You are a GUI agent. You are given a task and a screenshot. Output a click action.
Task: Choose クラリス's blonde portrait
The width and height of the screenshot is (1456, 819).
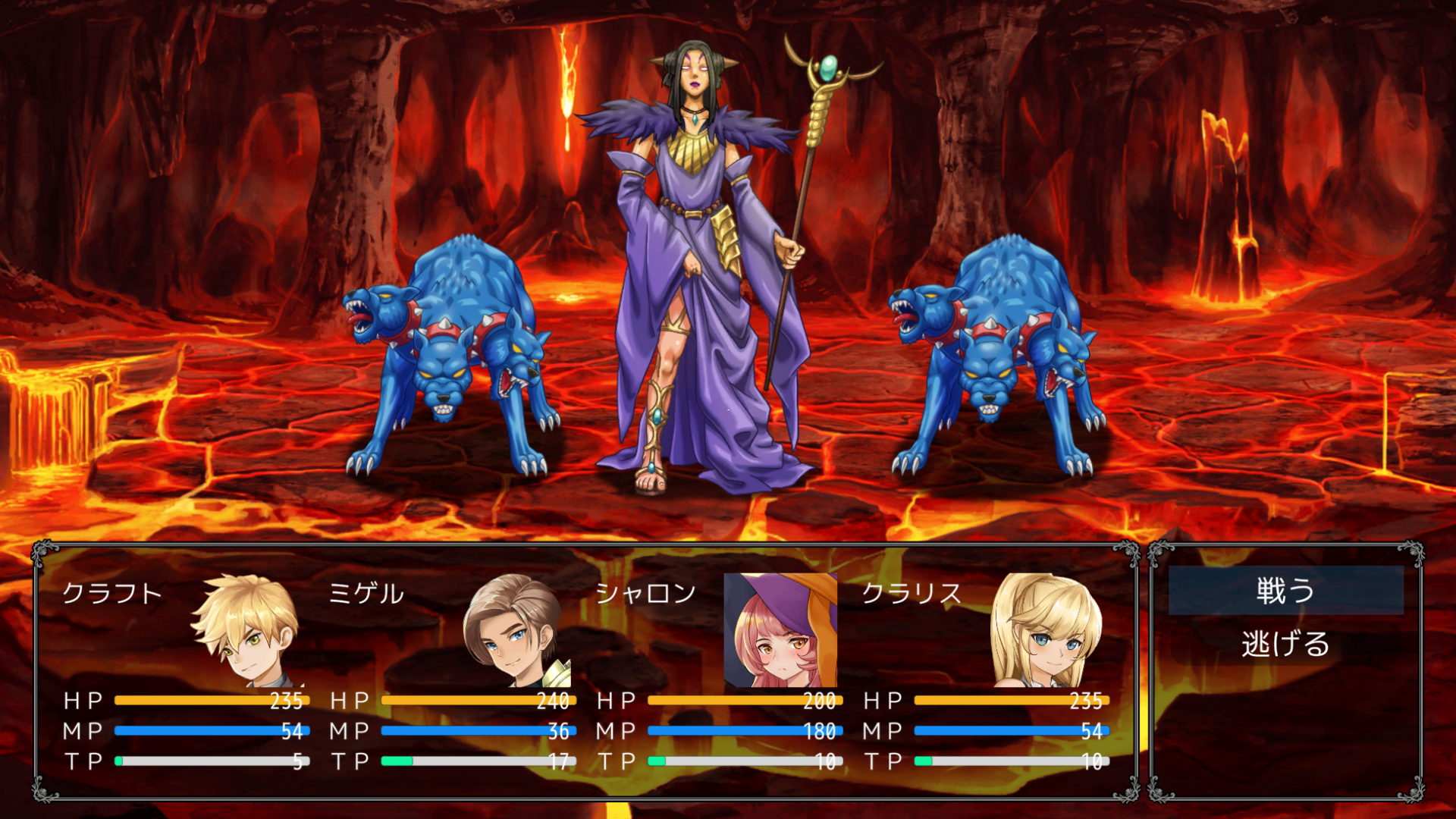1047,630
